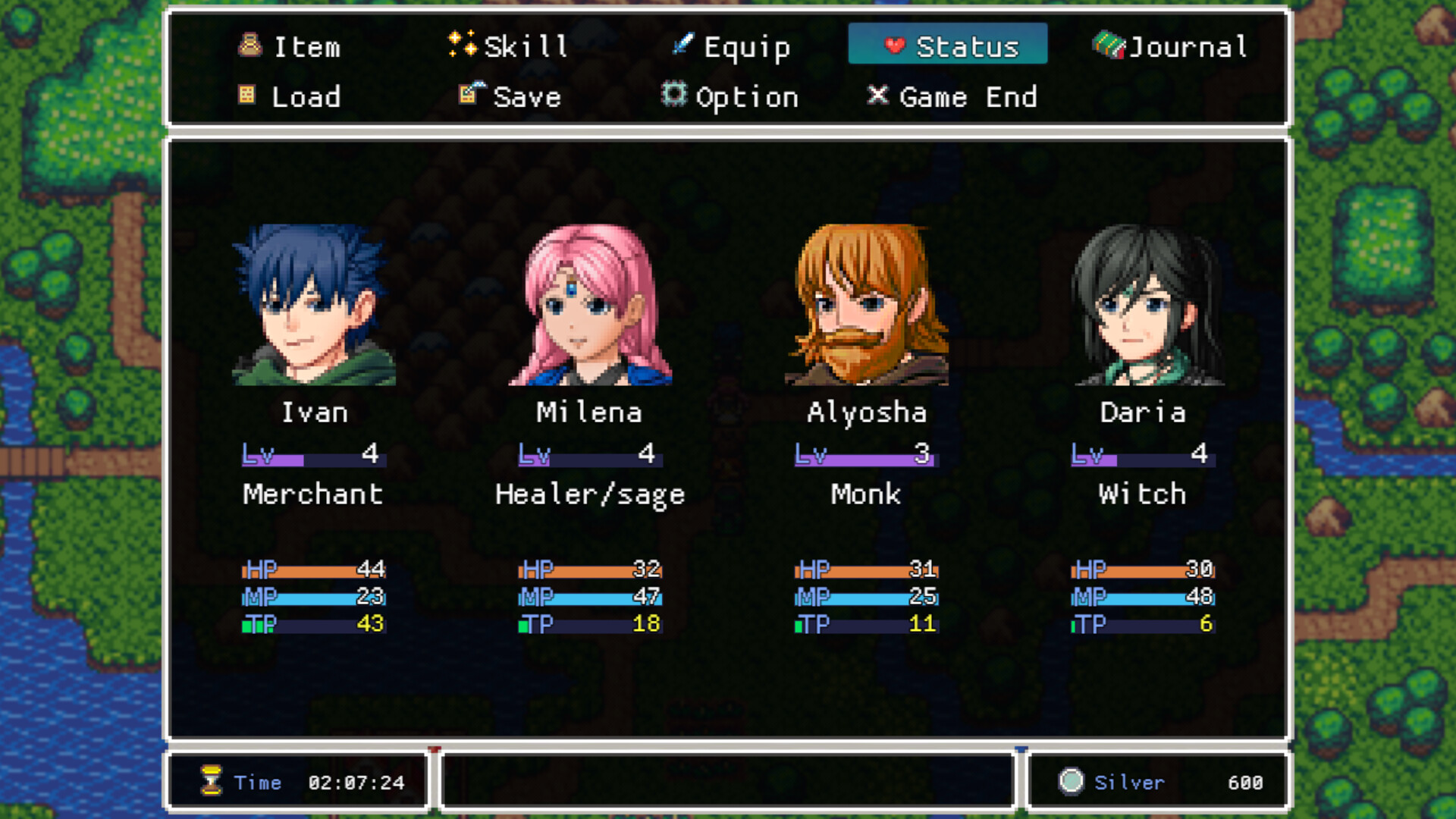Show the Journal
Screen dimensions: 1456x819
(x=1170, y=47)
